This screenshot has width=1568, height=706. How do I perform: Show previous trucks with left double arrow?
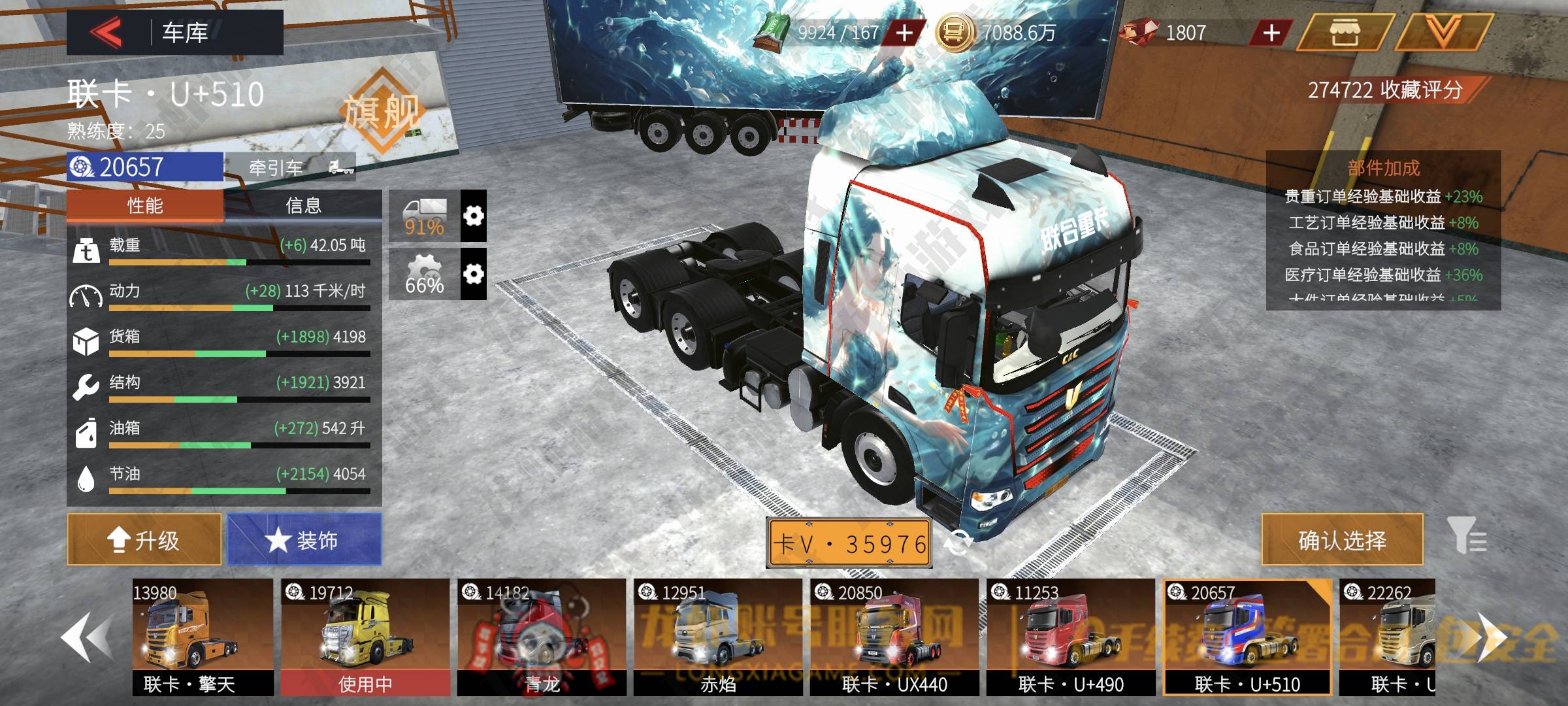87,638
